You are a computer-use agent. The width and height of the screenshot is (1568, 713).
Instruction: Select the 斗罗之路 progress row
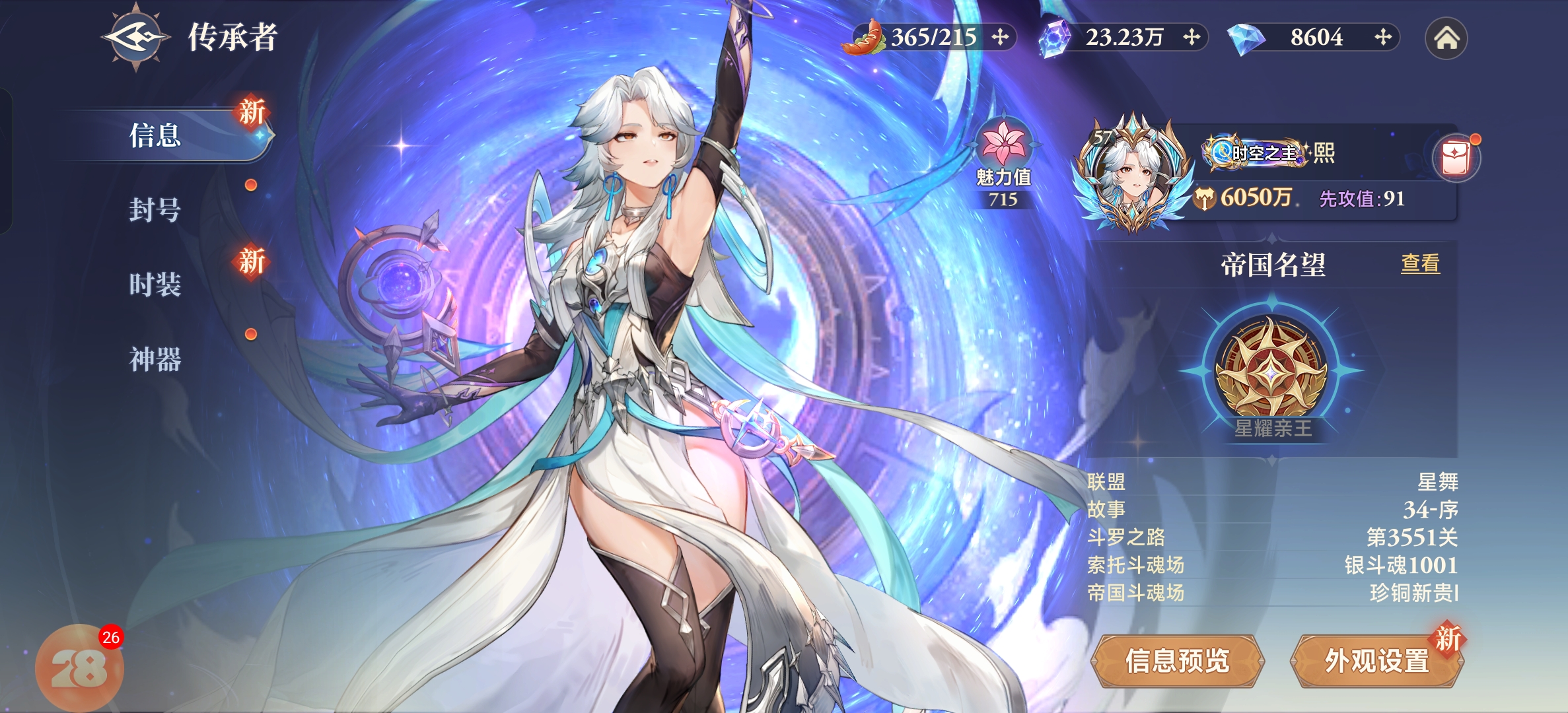pos(1271,537)
